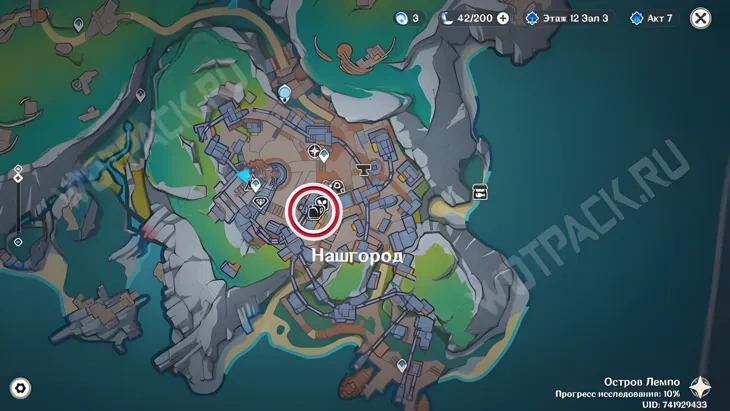The image size is (730, 411).
Task: Close the map with the X button
Action: pyautogui.click(x=702, y=18)
